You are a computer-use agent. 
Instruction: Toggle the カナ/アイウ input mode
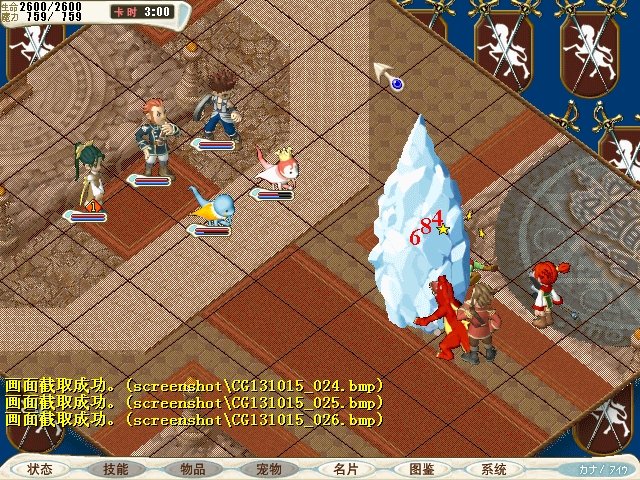click(603, 469)
